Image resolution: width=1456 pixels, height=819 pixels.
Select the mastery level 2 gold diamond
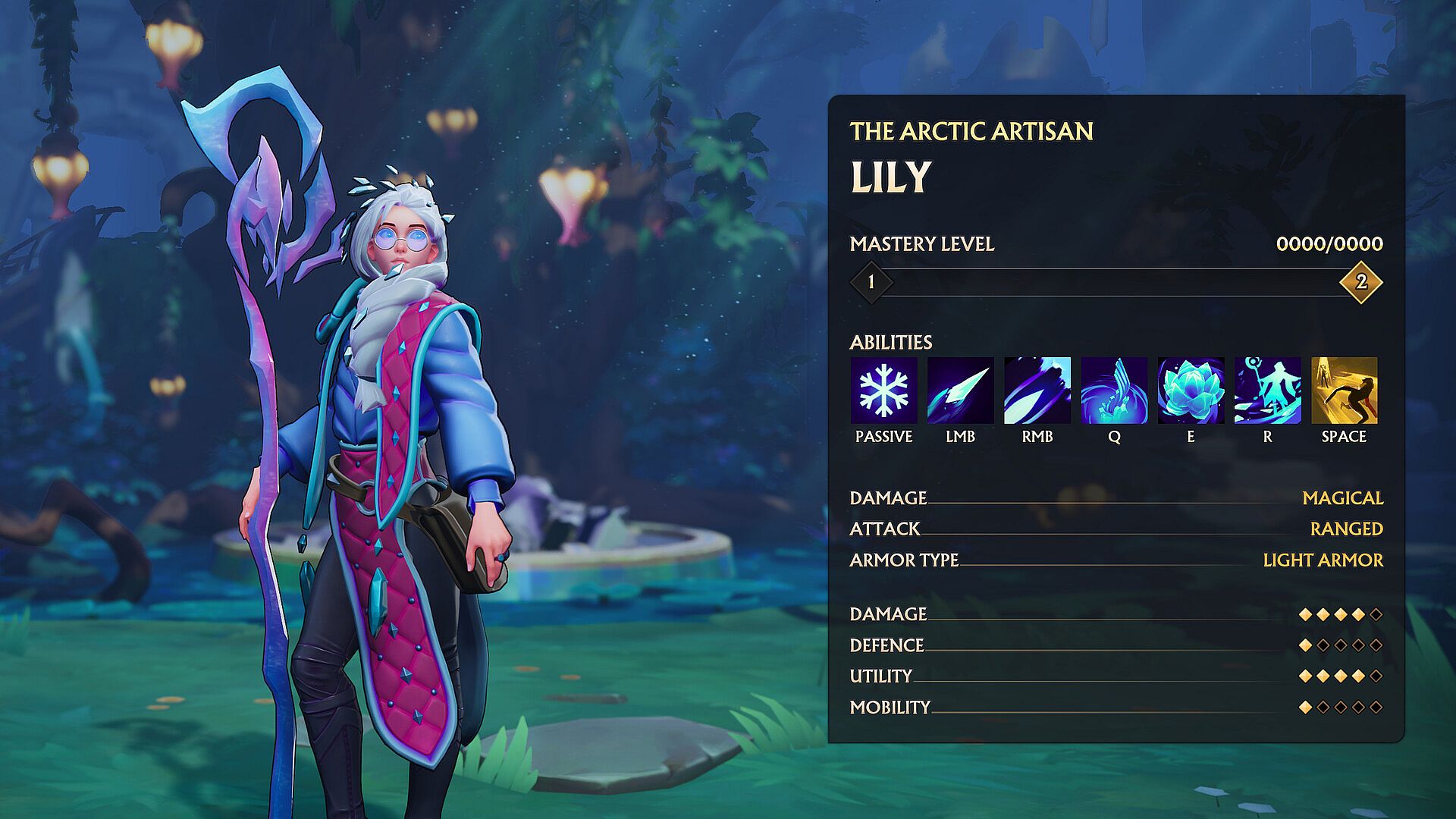(1361, 282)
